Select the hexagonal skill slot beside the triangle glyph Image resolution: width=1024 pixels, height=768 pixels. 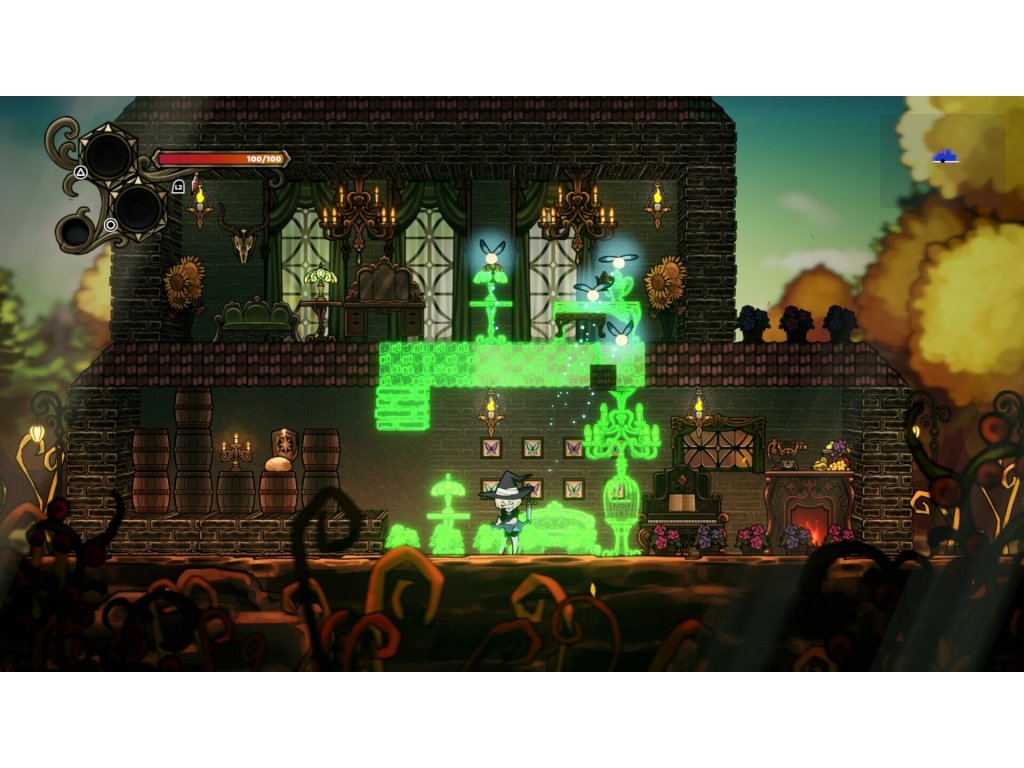pyautogui.click(x=108, y=156)
